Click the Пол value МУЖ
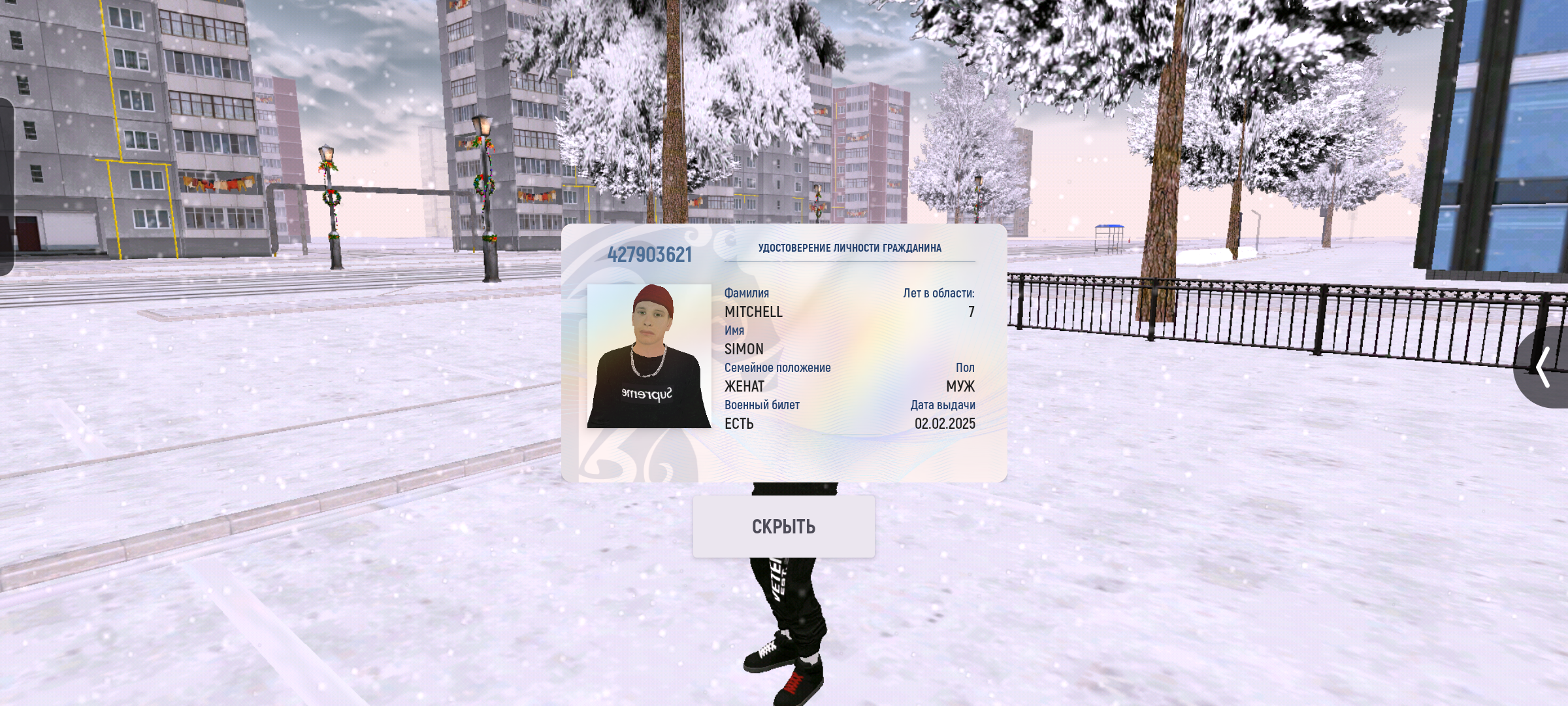Screen dimensions: 1568x706 click(x=961, y=386)
